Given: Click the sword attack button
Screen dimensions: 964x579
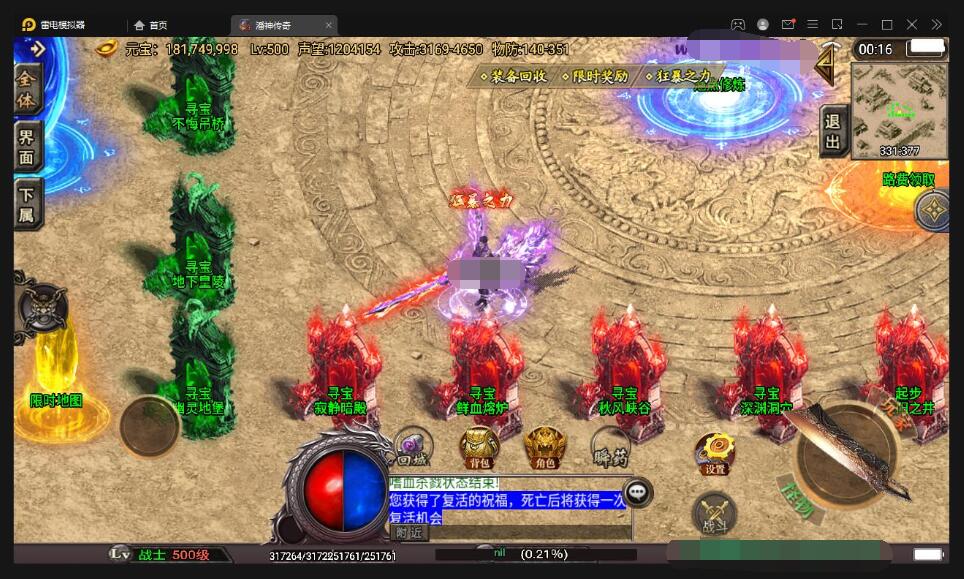Looking at the screenshot, I should click(846, 456).
